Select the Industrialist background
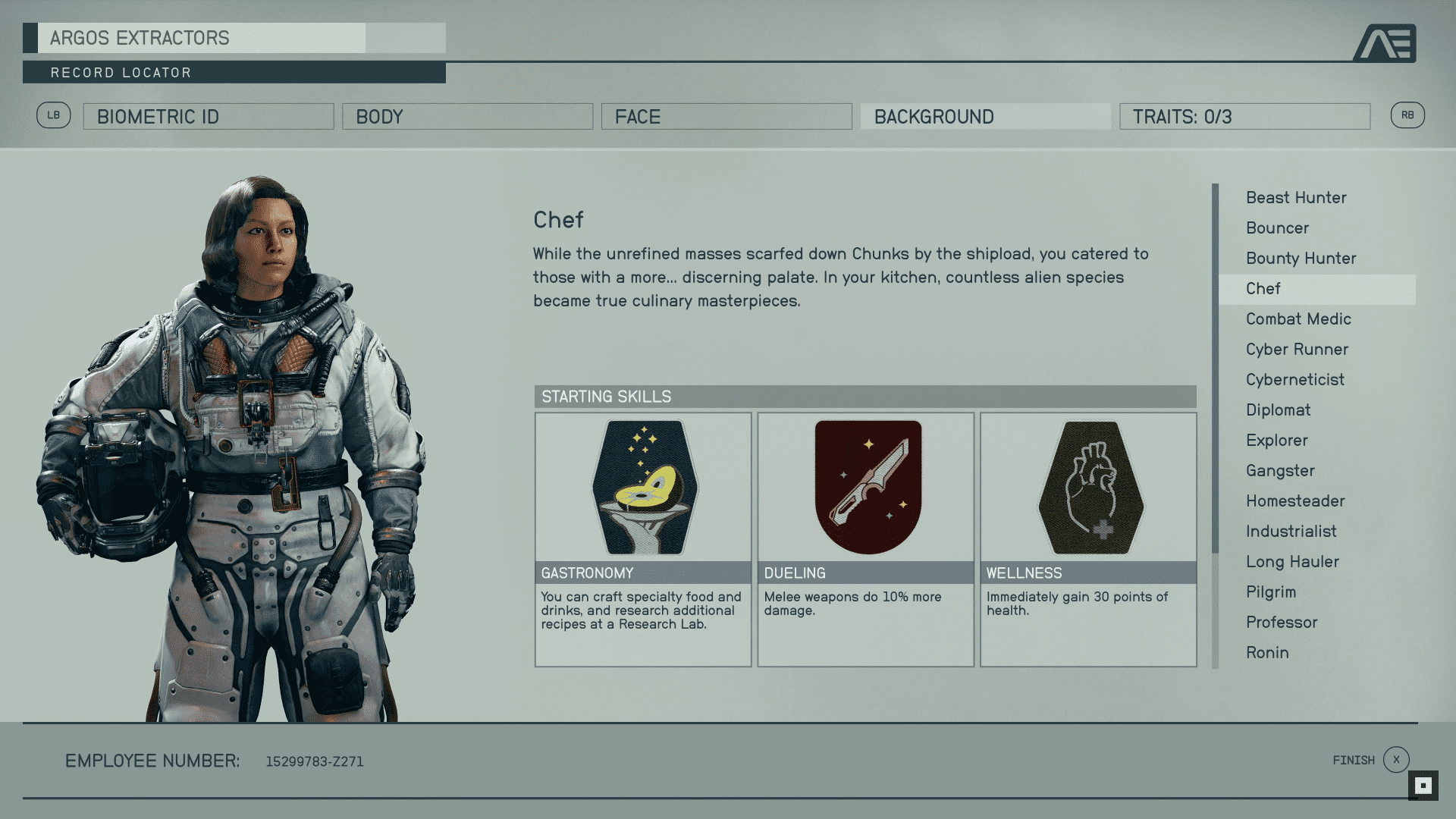 tap(1291, 532)
